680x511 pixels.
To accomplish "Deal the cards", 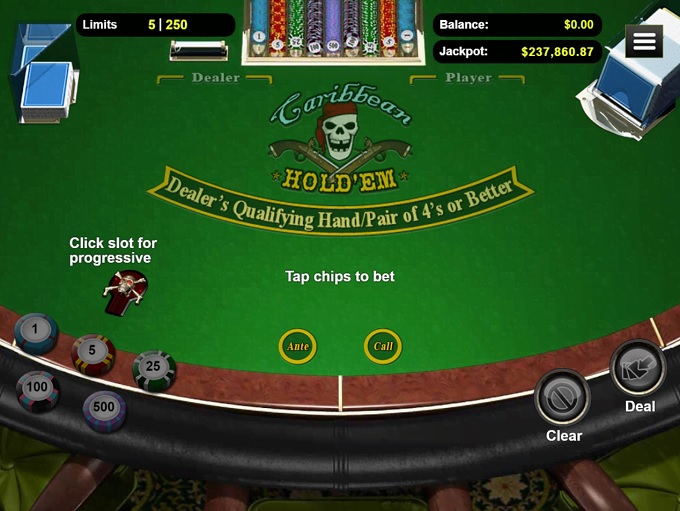I will point(637,368).
